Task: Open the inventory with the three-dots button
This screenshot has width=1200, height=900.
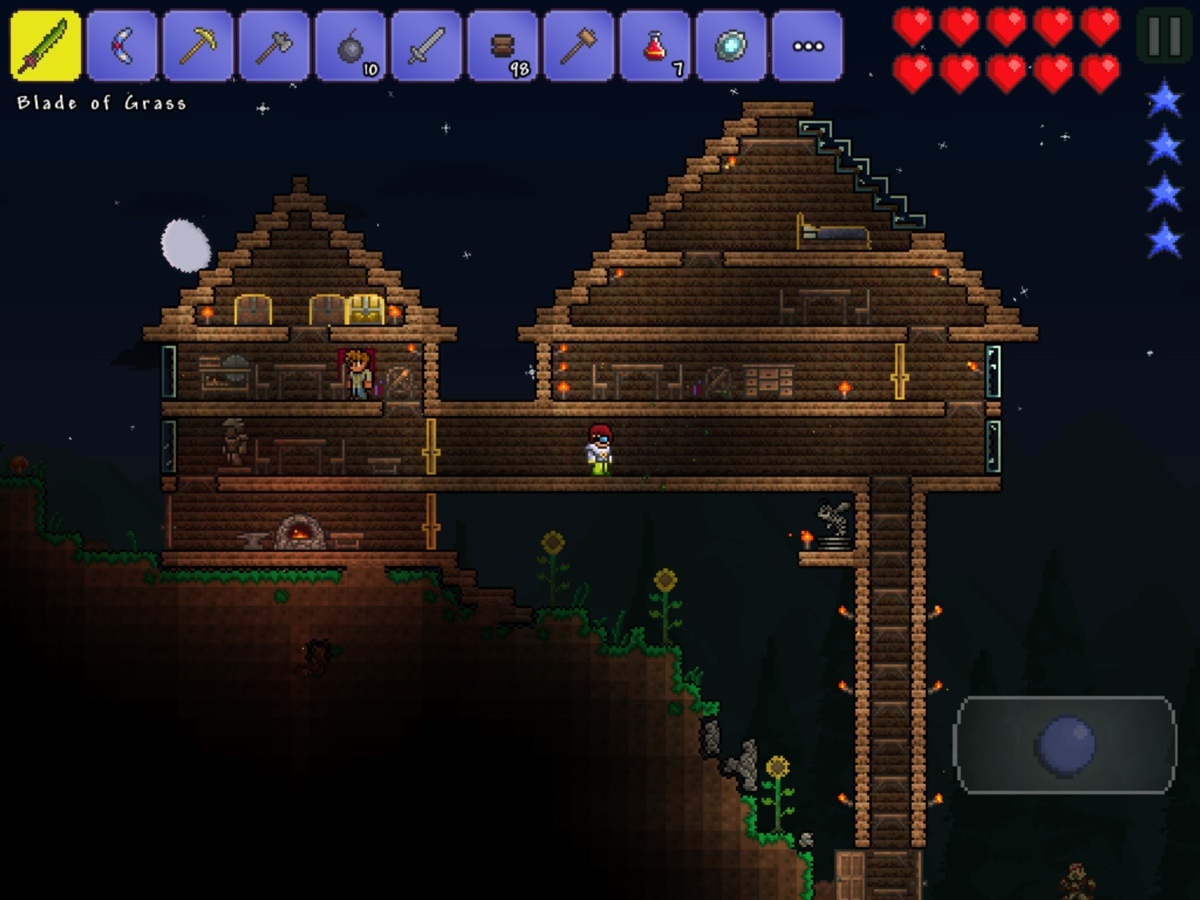Action: (x=806, y=46)
